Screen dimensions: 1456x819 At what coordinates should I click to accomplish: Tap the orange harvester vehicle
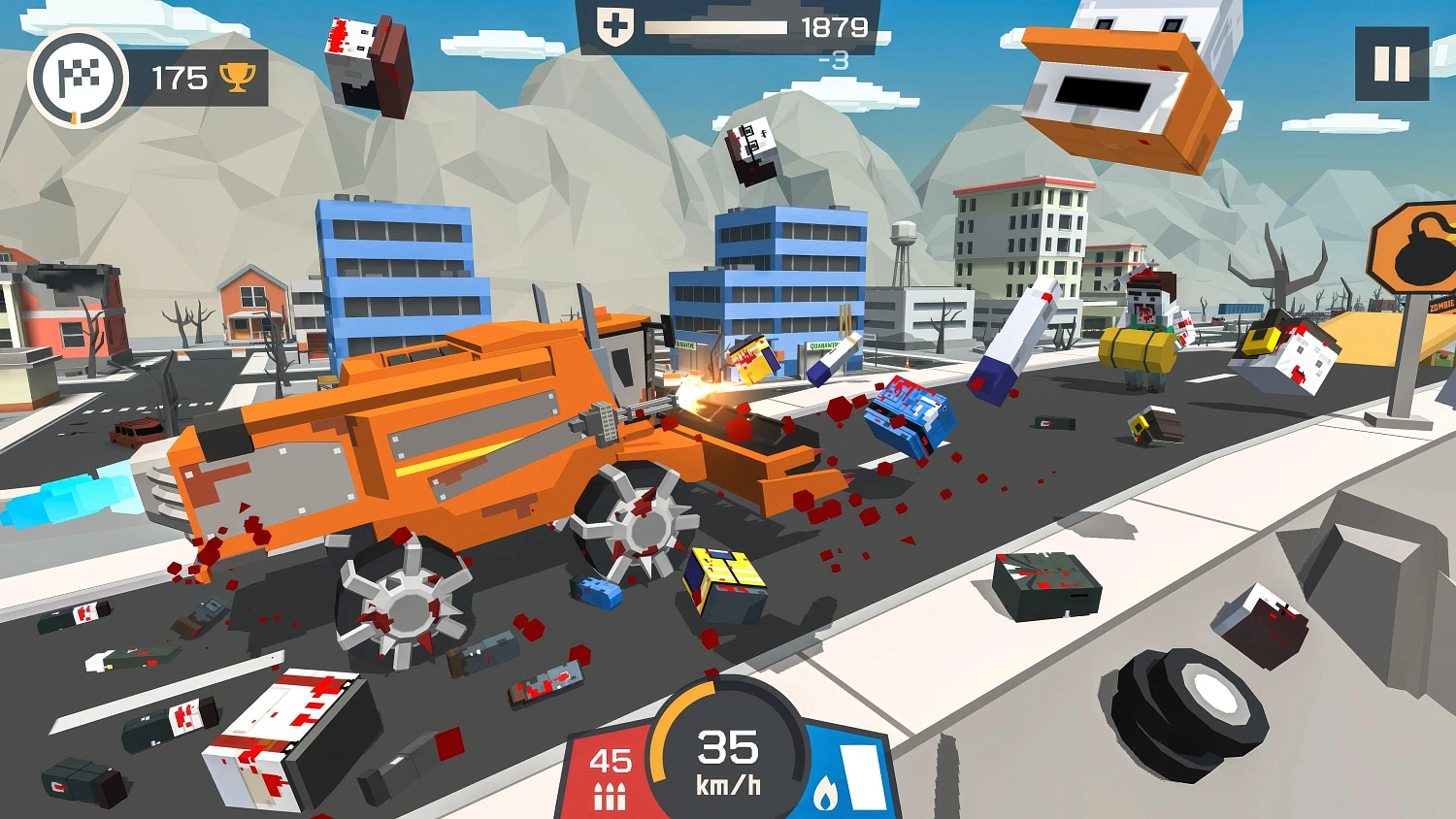tap(437, 446)
